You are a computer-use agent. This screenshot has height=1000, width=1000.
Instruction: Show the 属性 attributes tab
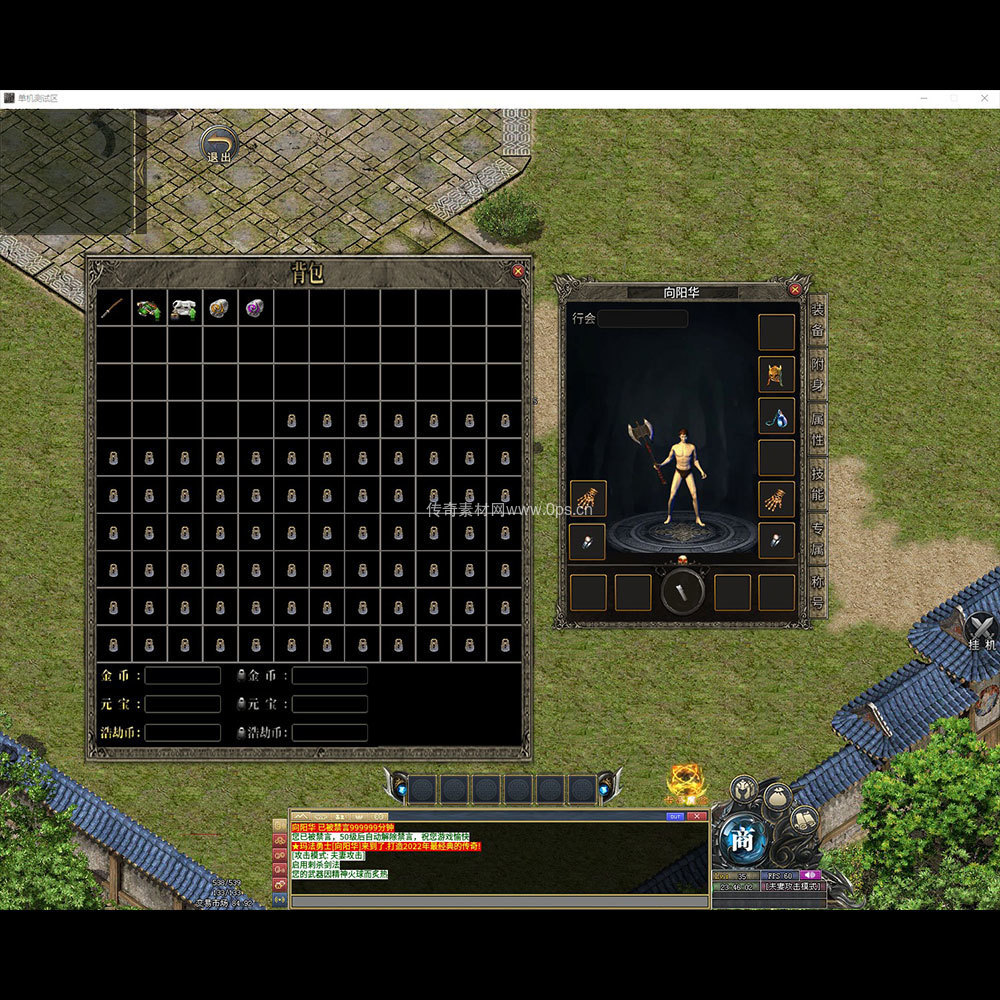coord(818,430)
